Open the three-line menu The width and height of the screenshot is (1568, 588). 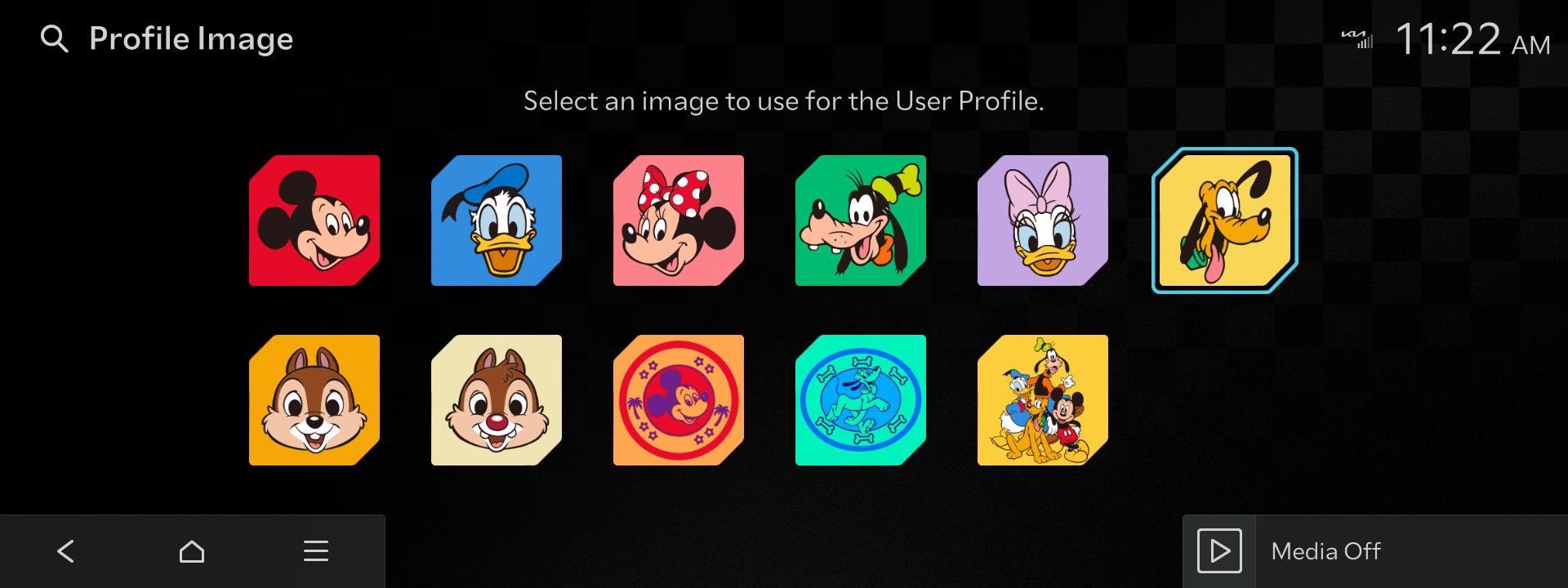316,551
